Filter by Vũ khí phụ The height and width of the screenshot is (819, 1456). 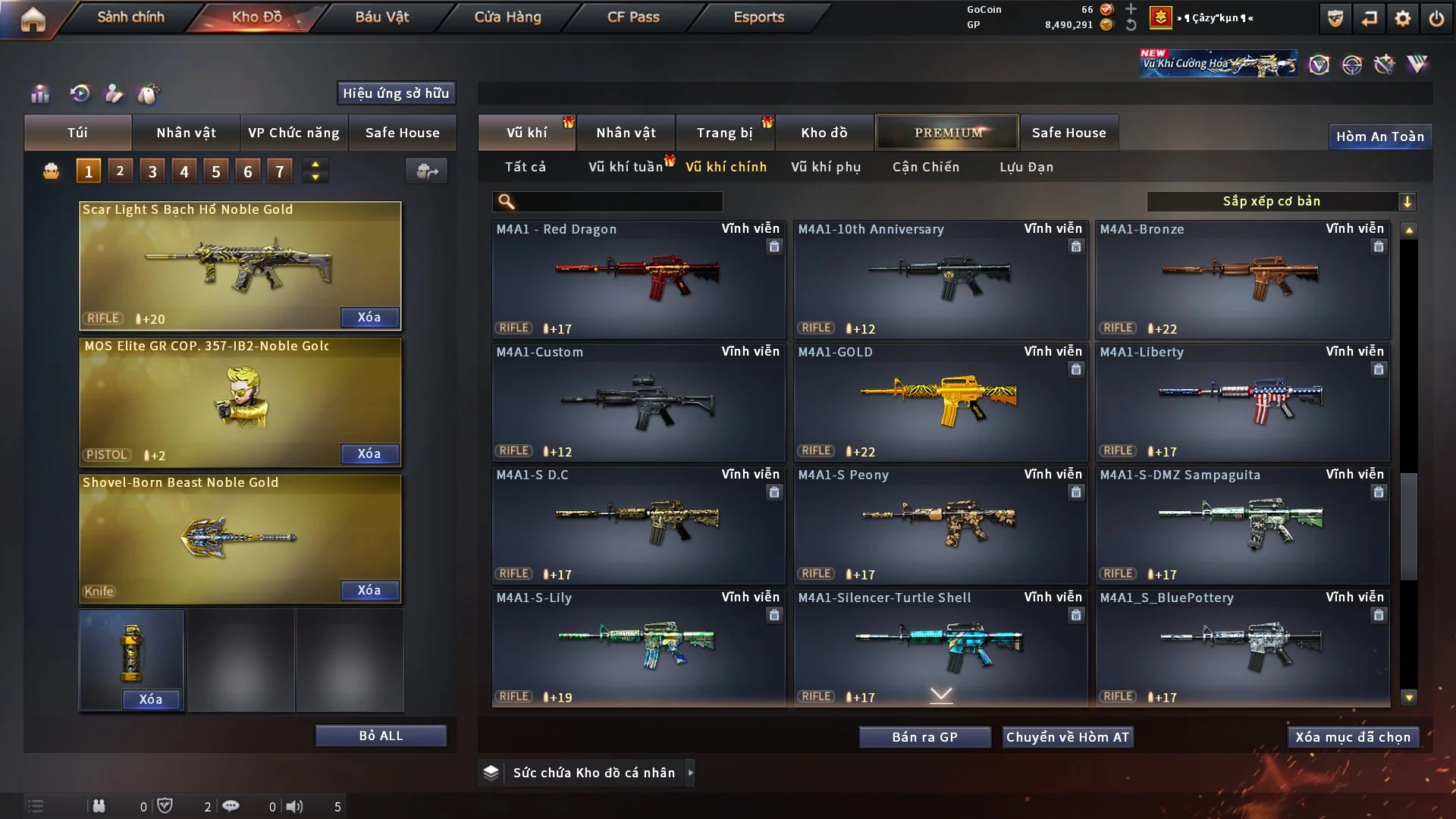pos(826,167)
